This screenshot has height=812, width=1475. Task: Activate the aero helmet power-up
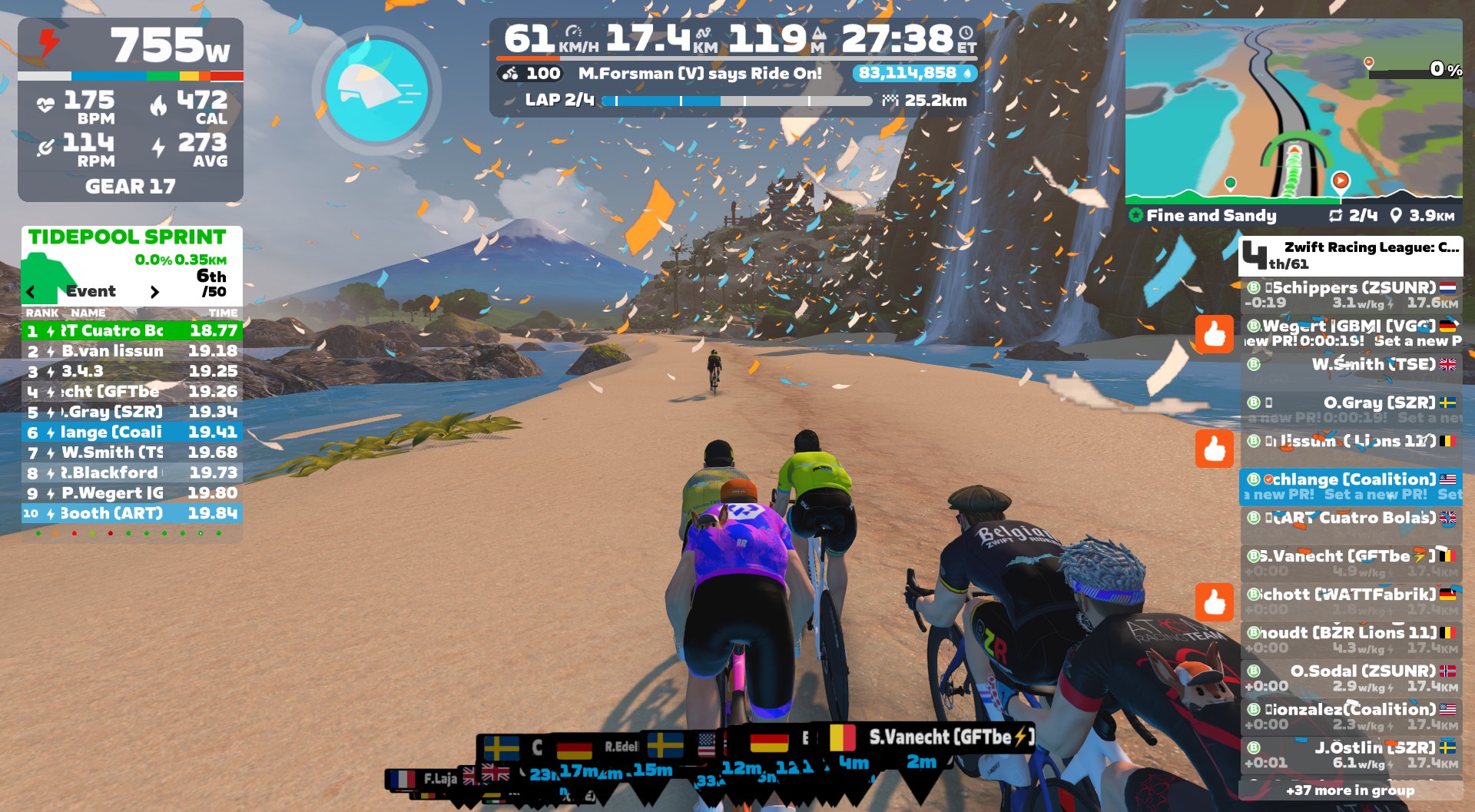point(376,91)
